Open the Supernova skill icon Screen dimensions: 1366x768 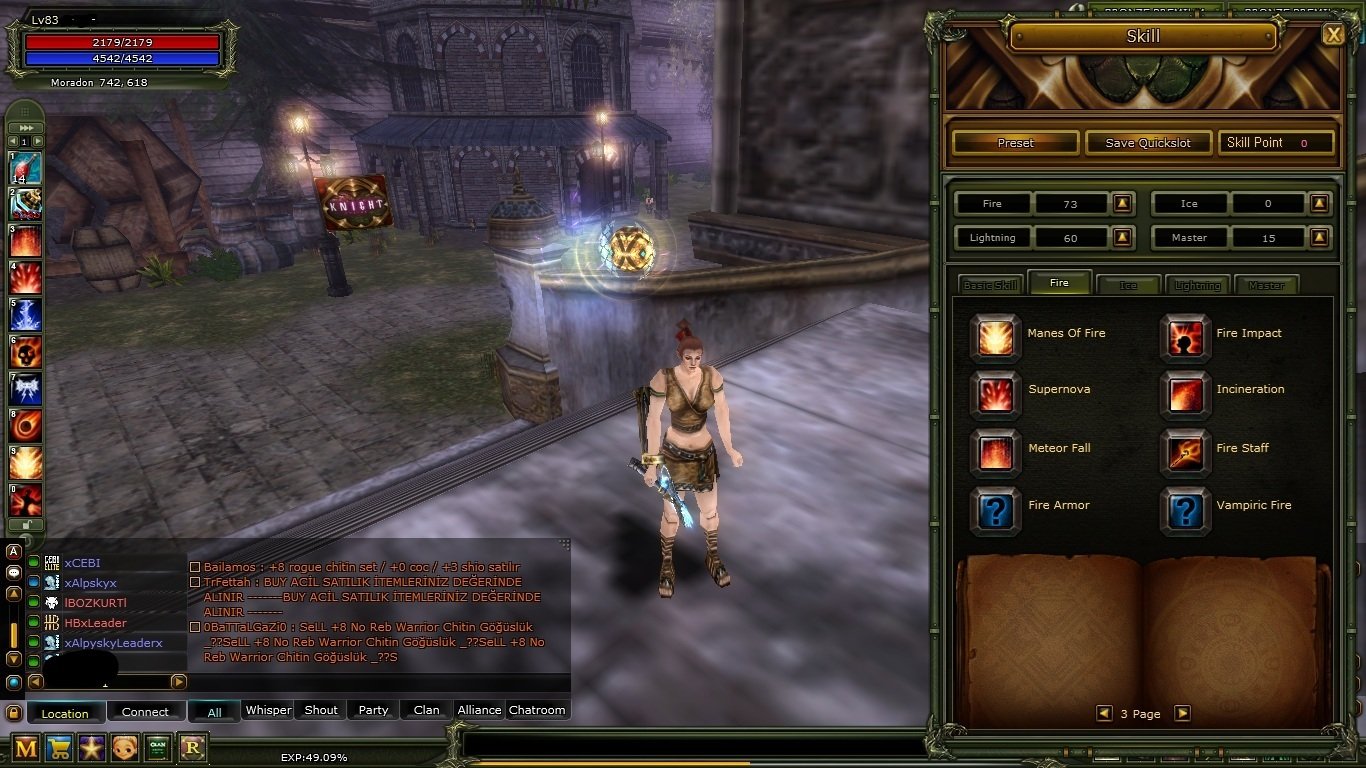click(995, 394)
